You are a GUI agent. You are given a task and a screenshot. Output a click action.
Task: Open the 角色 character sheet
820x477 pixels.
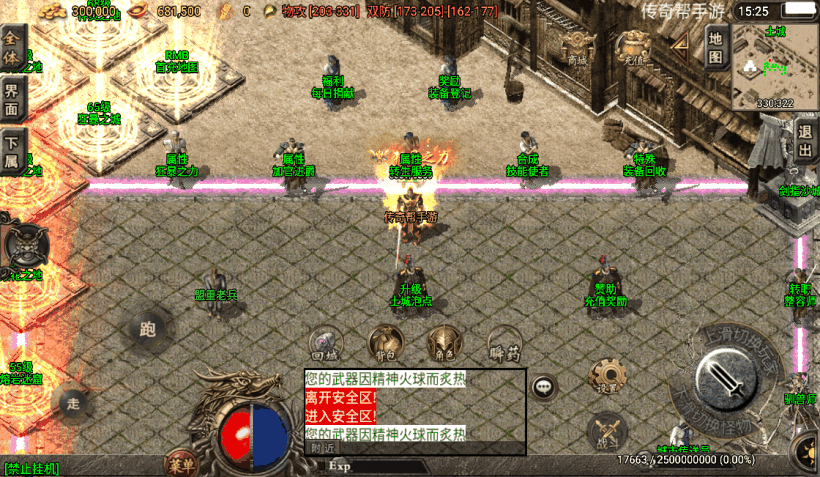pos(443,342)
